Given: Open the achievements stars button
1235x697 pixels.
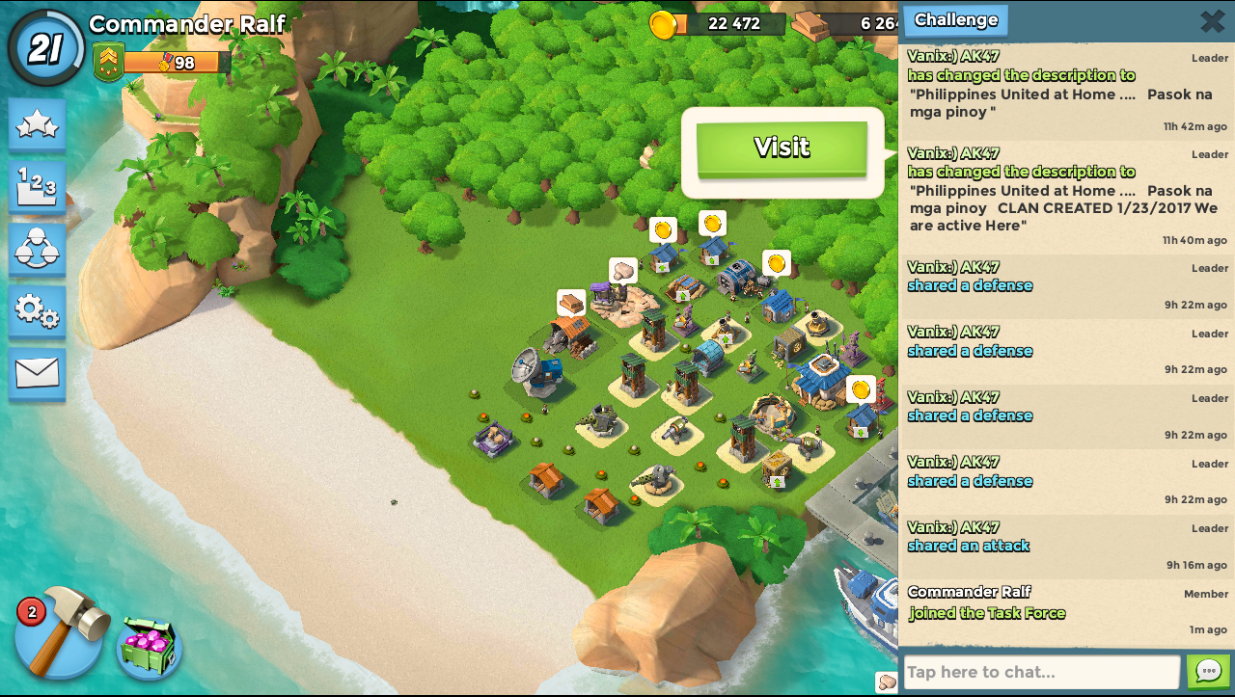Looking at the screenshot, I should pyautogui.click(x=37, y=124).
